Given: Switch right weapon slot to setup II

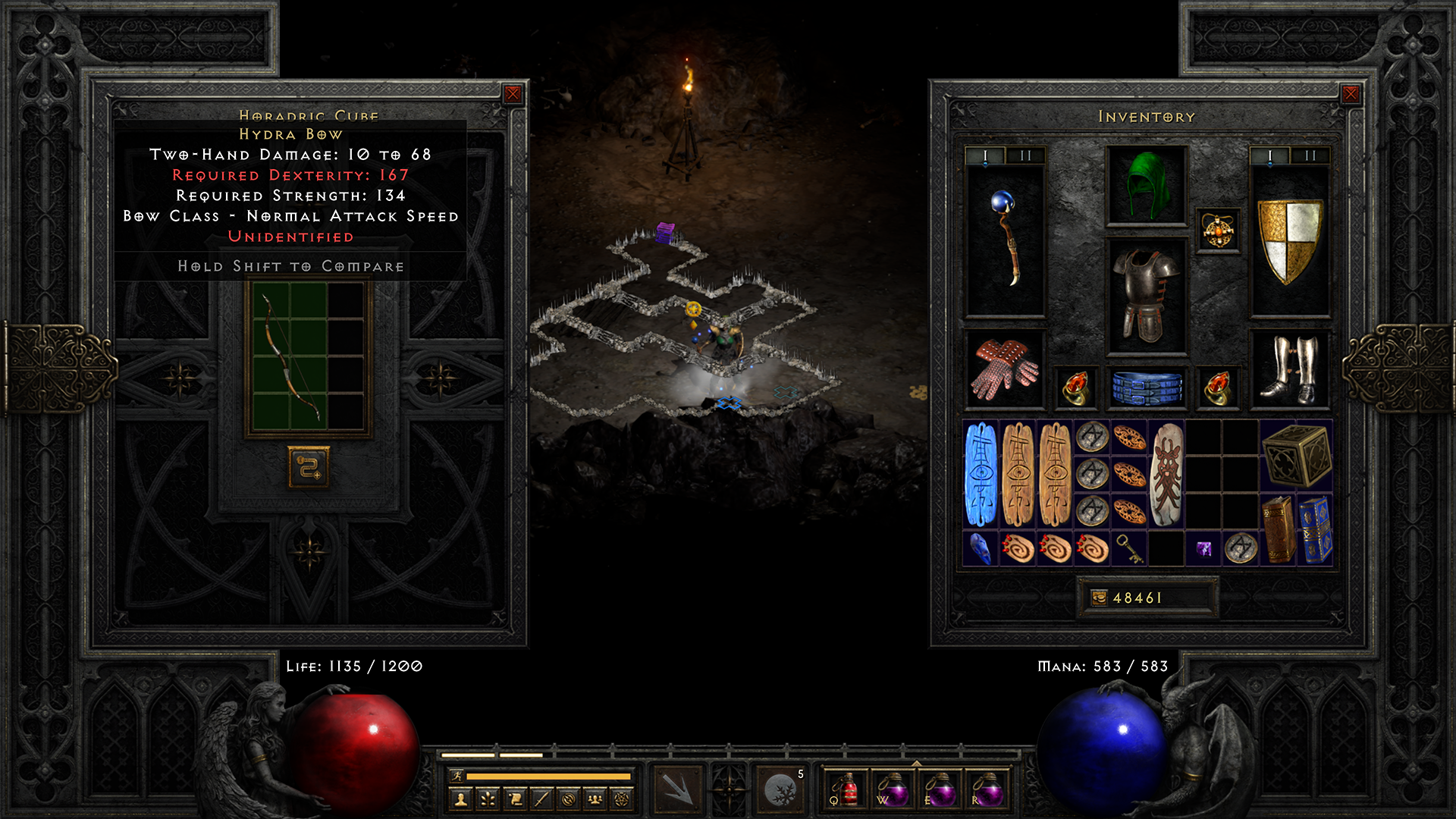Looking at the screenshot, I should pyautogui.click(x=1309, y=156).
